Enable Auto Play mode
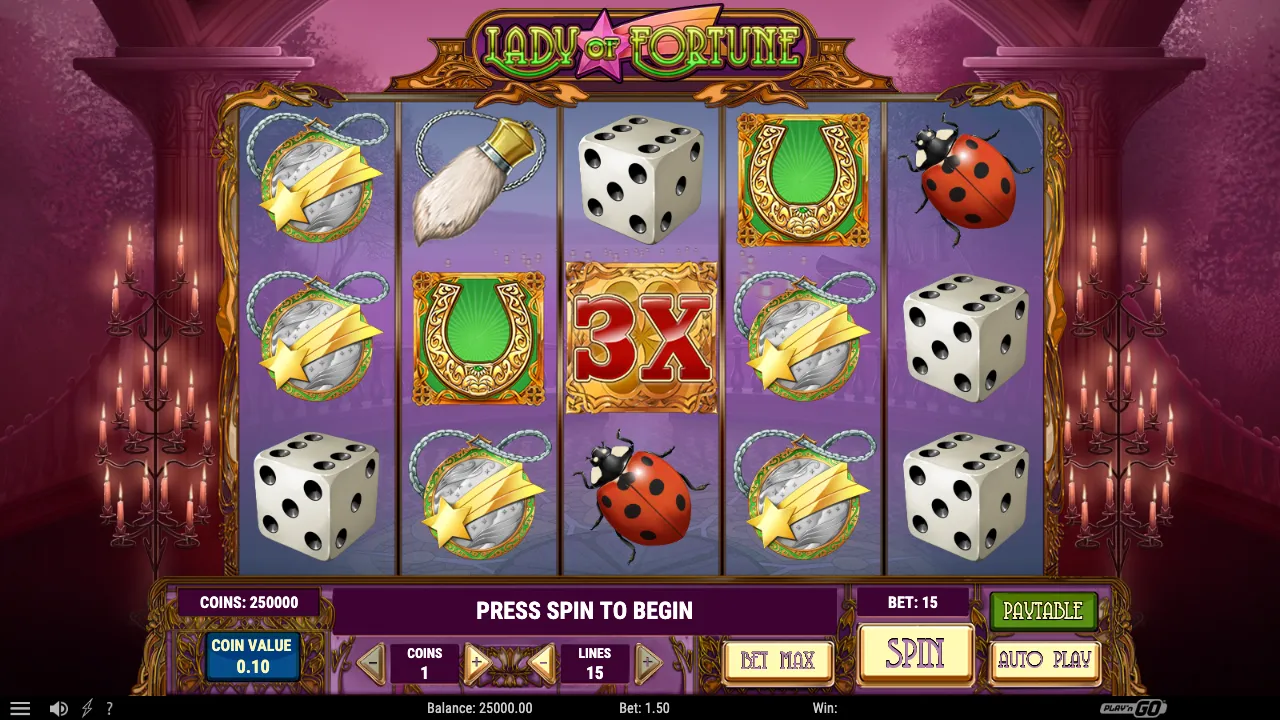This screenshot has width=1280, height=720. point(1043,660)
